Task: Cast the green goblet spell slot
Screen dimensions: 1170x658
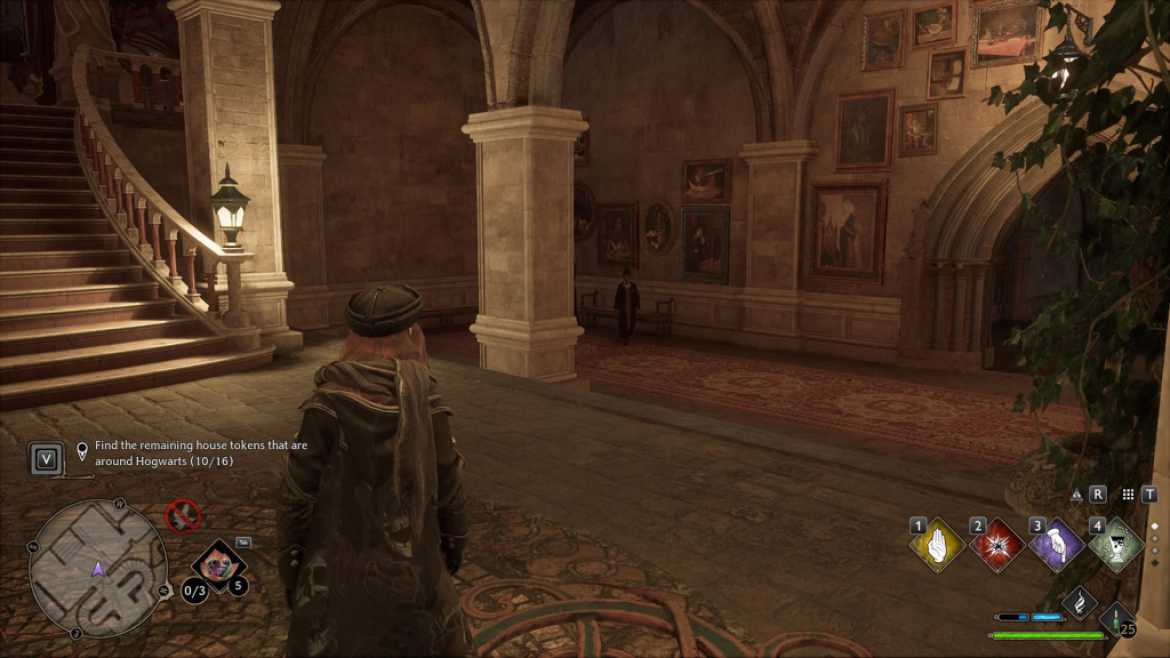Action: 1116,546
